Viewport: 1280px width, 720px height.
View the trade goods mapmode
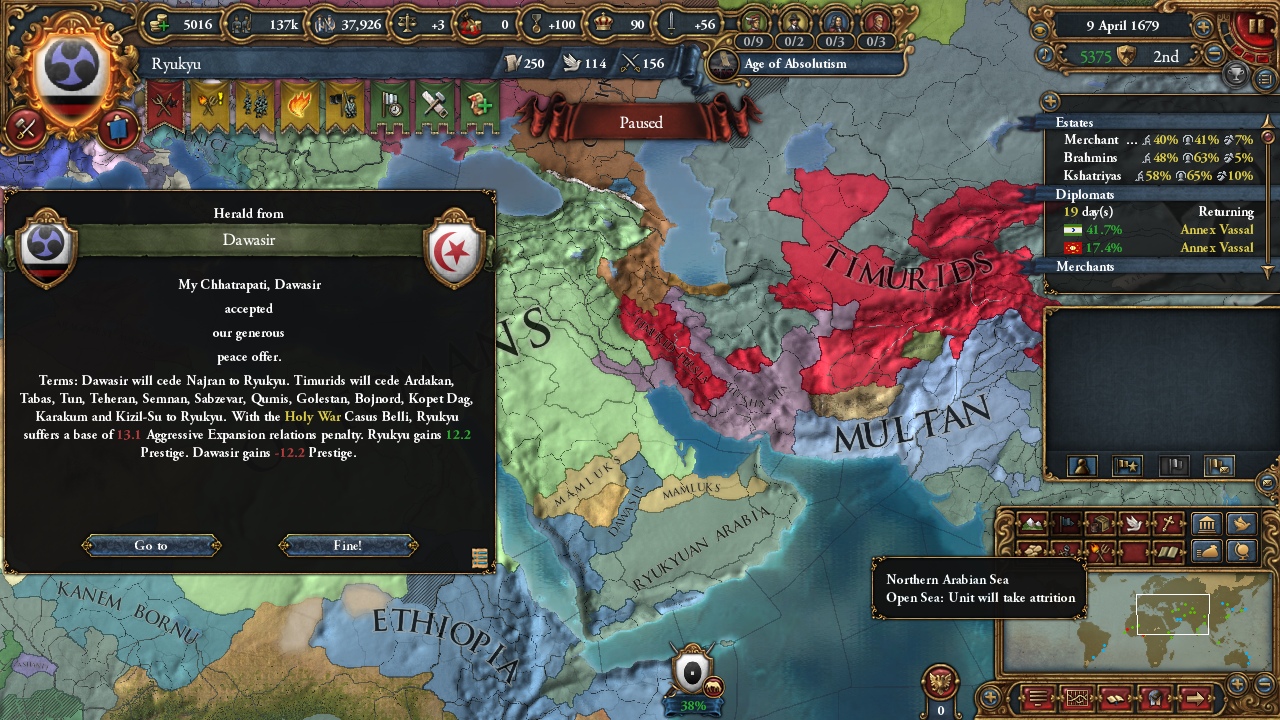click(1098, 523)
